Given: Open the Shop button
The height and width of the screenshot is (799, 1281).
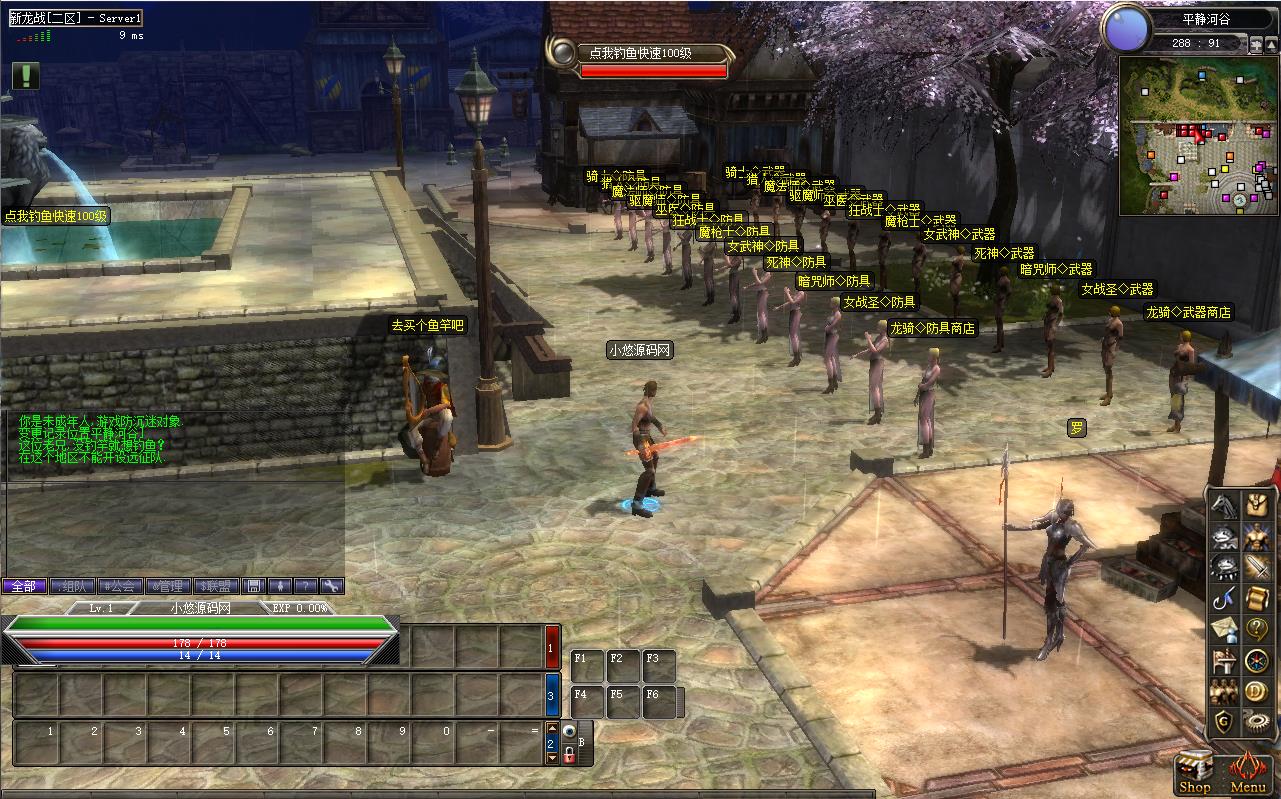Looking at the screenshot, I should (x=1195, y=772).
